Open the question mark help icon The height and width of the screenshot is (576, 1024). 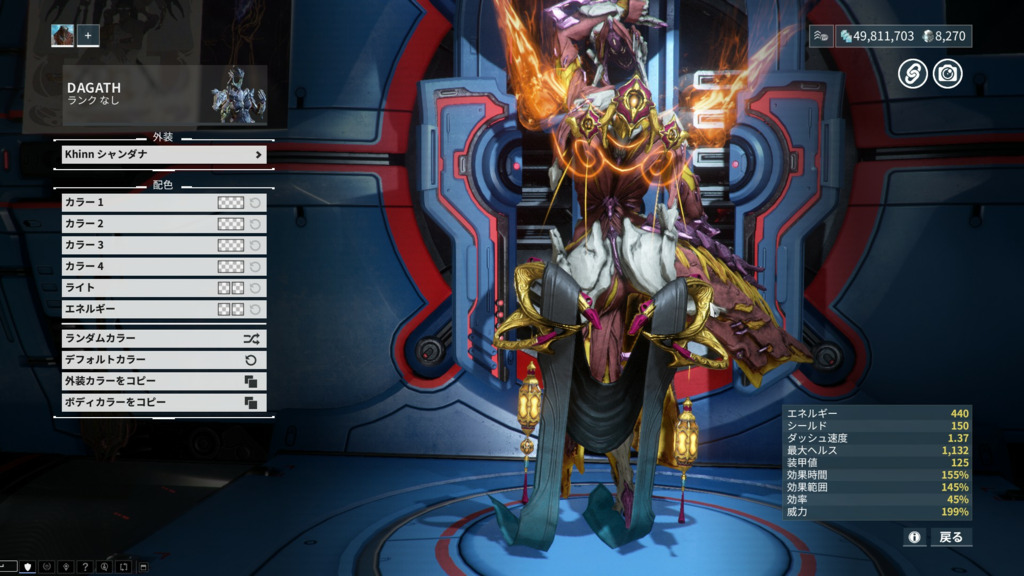85,567
